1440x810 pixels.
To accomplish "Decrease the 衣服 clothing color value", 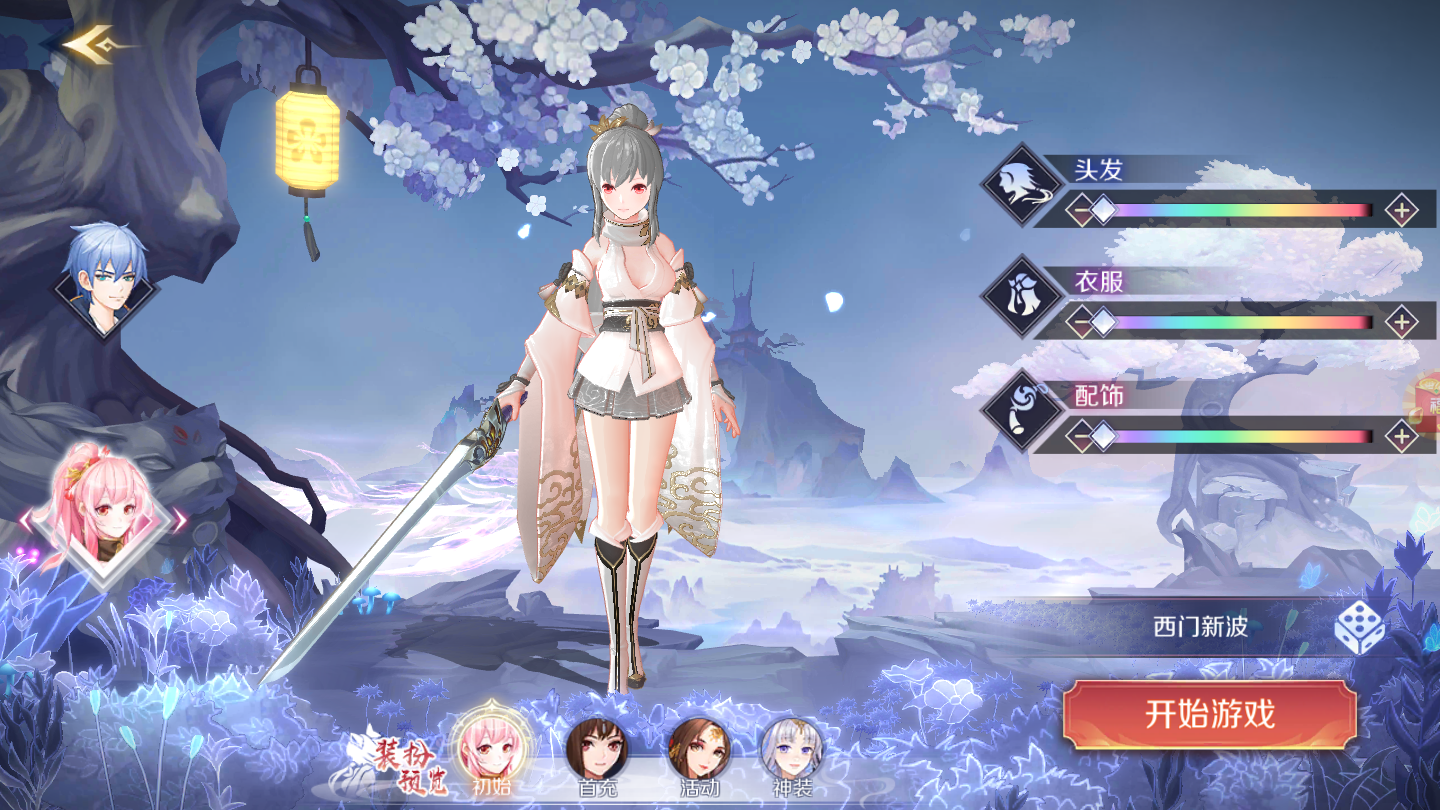I will (1079, 323).
